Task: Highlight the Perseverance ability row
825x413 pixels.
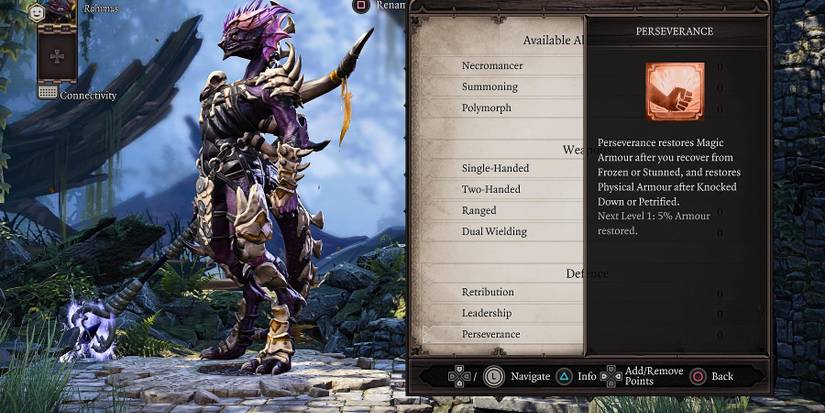Action: 491,334
